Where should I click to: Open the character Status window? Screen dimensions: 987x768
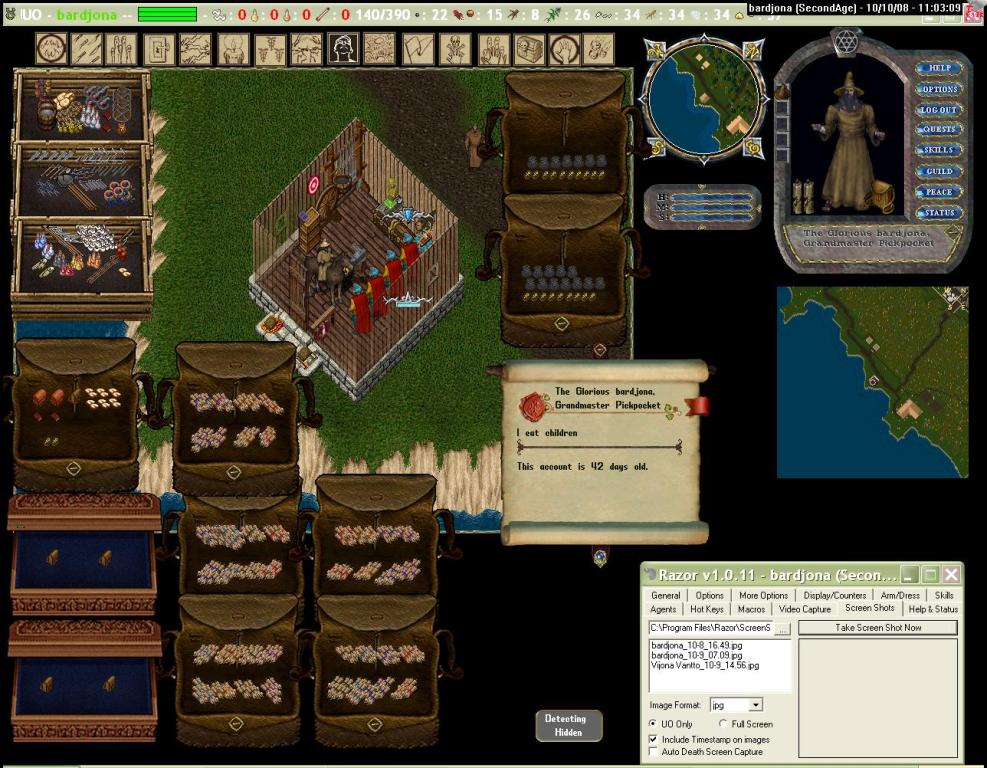(939, 212)
